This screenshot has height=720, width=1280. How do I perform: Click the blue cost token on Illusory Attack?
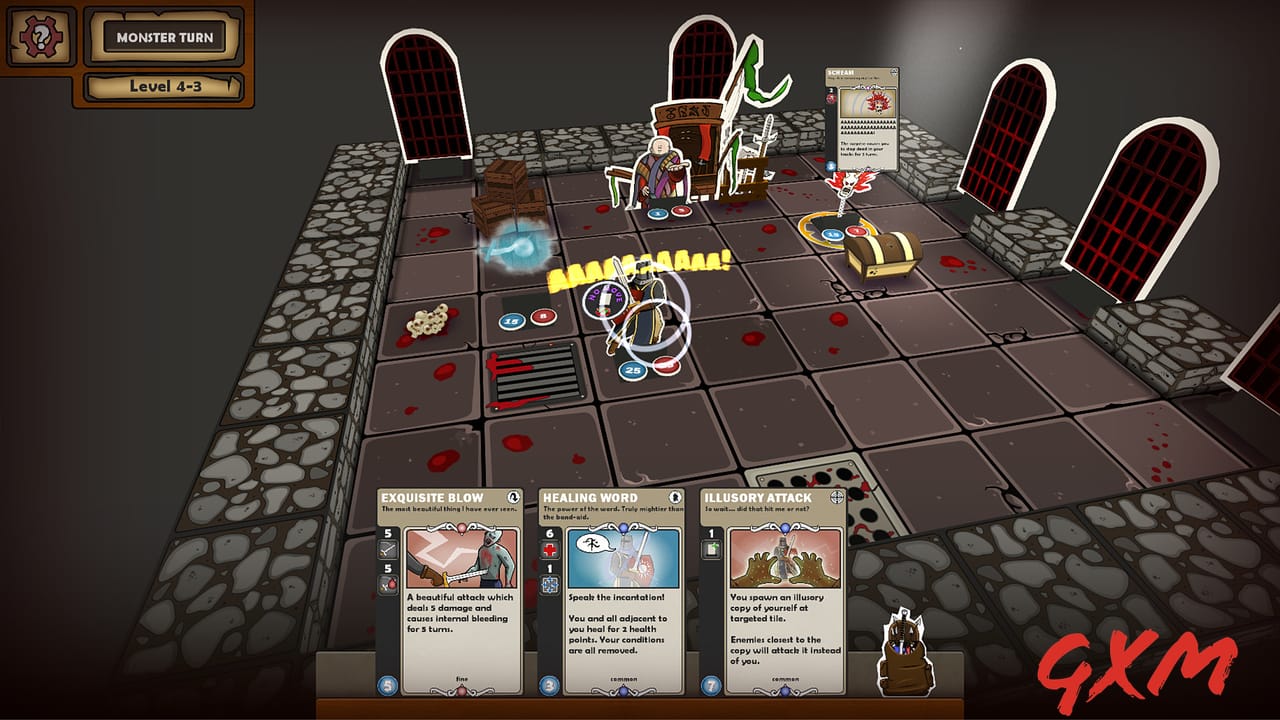(711, 685)
